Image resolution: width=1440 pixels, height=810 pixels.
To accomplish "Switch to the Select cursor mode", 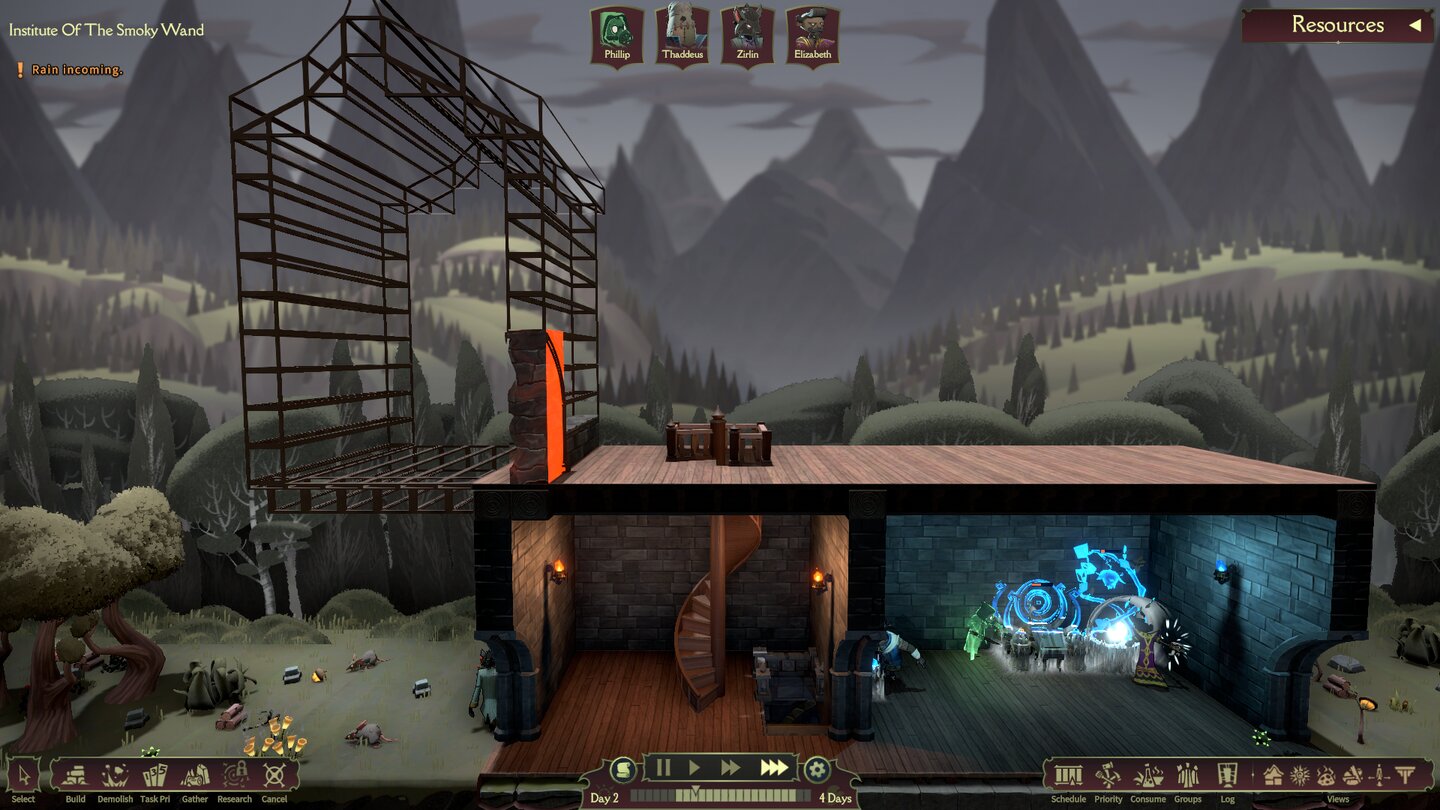I will coord(25,775).
